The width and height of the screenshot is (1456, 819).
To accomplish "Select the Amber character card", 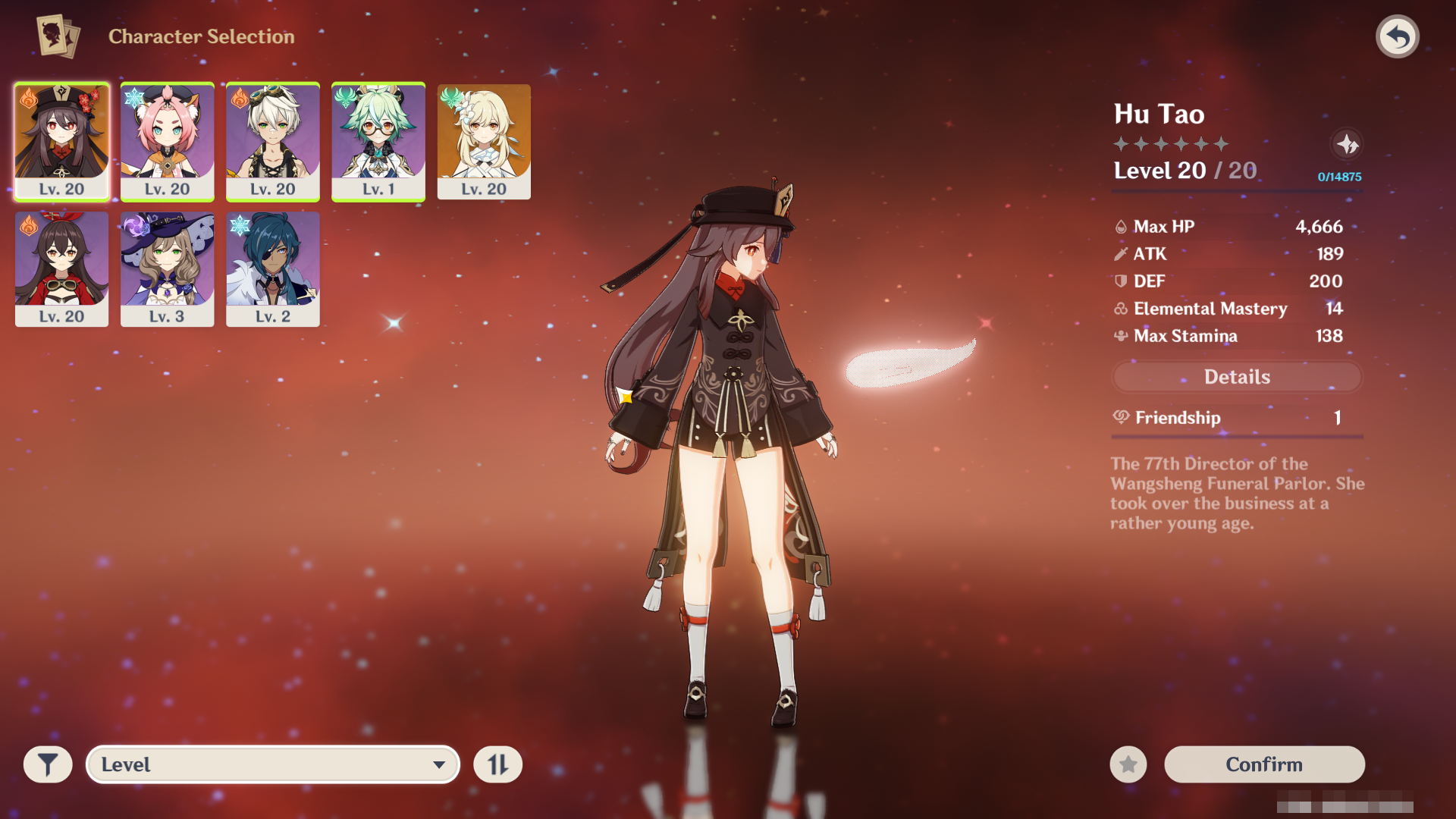I will point(61,269).
